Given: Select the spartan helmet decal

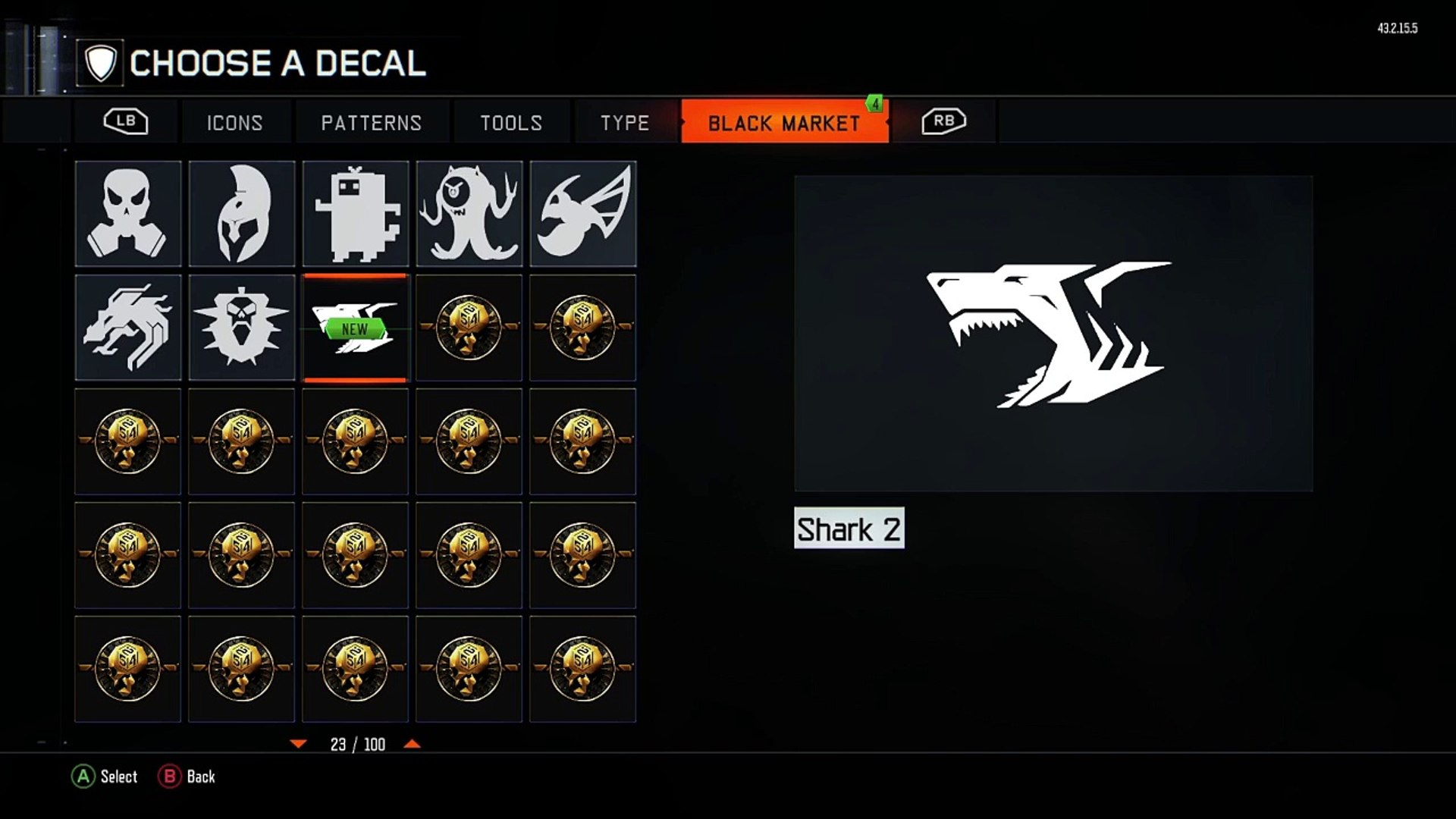Looking at the screenshot, I should point(242,214).
